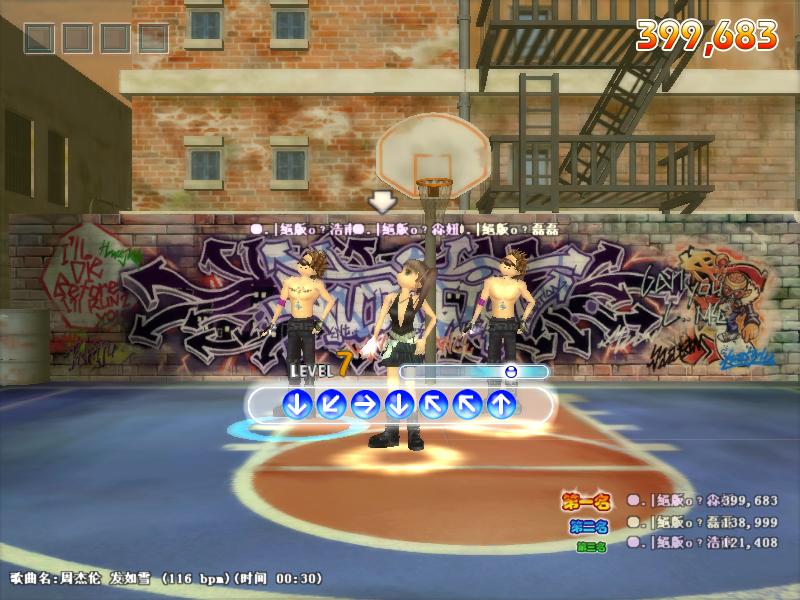Click the beat marker on the timing bar
The width and height of the screenshot is (800, 600).
tap(511, 372)
